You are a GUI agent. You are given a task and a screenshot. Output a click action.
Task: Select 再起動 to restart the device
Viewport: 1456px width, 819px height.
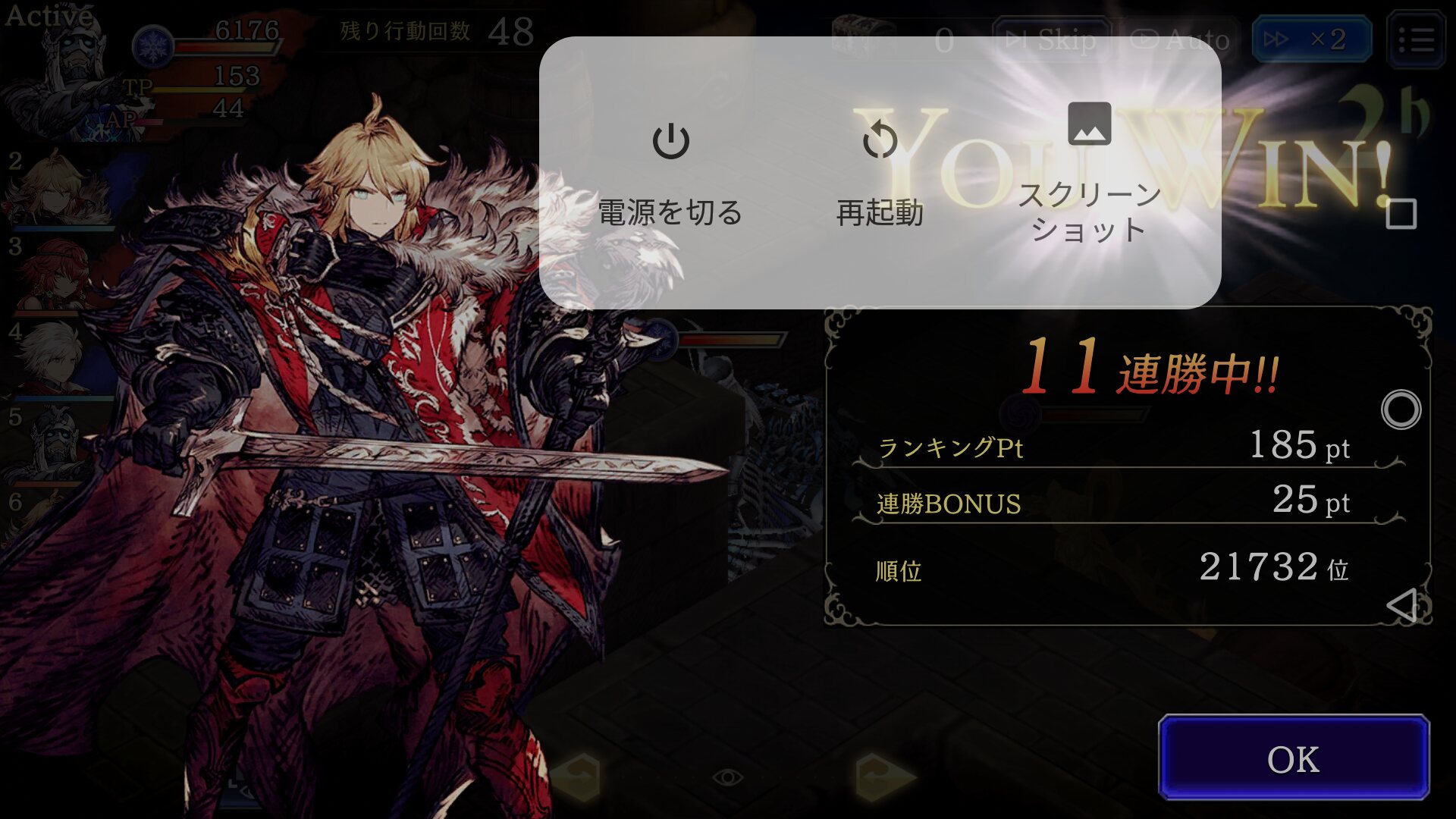[880, 173]
